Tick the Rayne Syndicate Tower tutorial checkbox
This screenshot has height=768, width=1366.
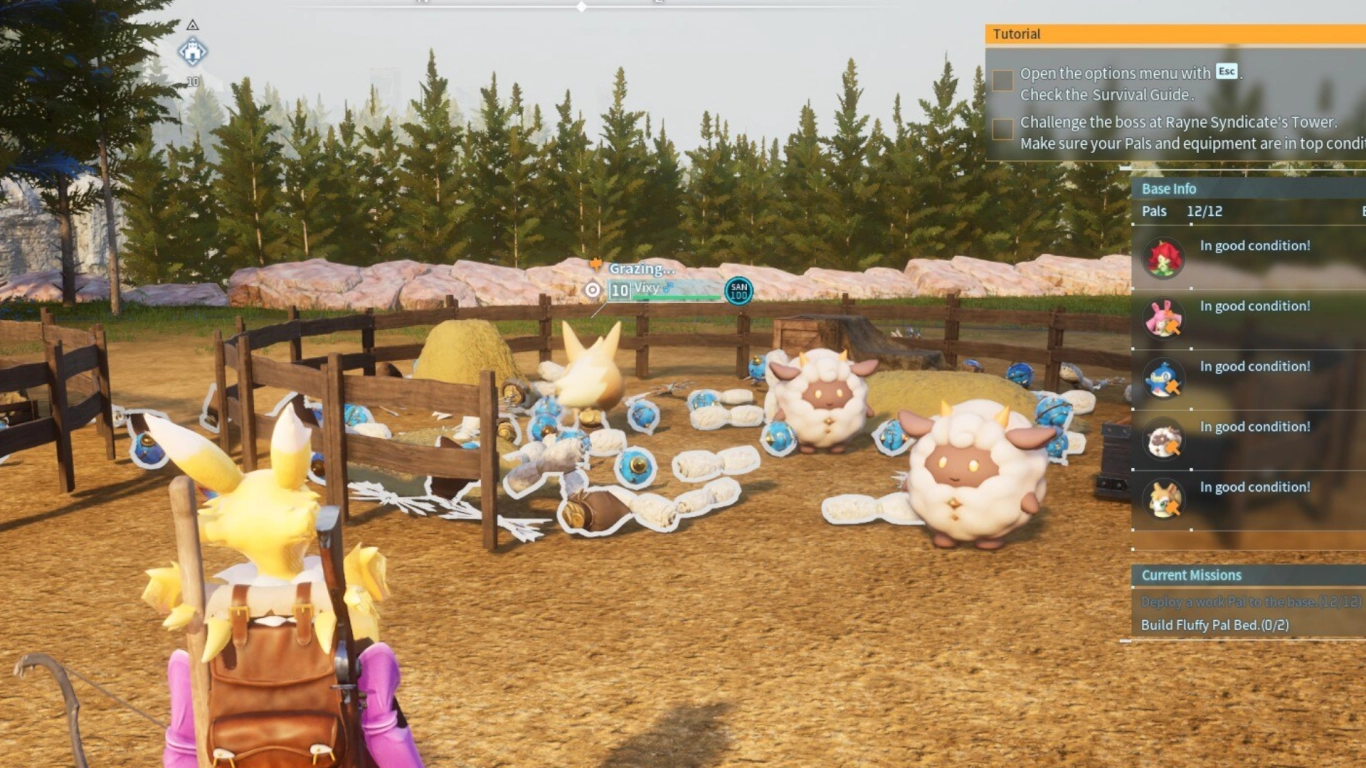1002,129
